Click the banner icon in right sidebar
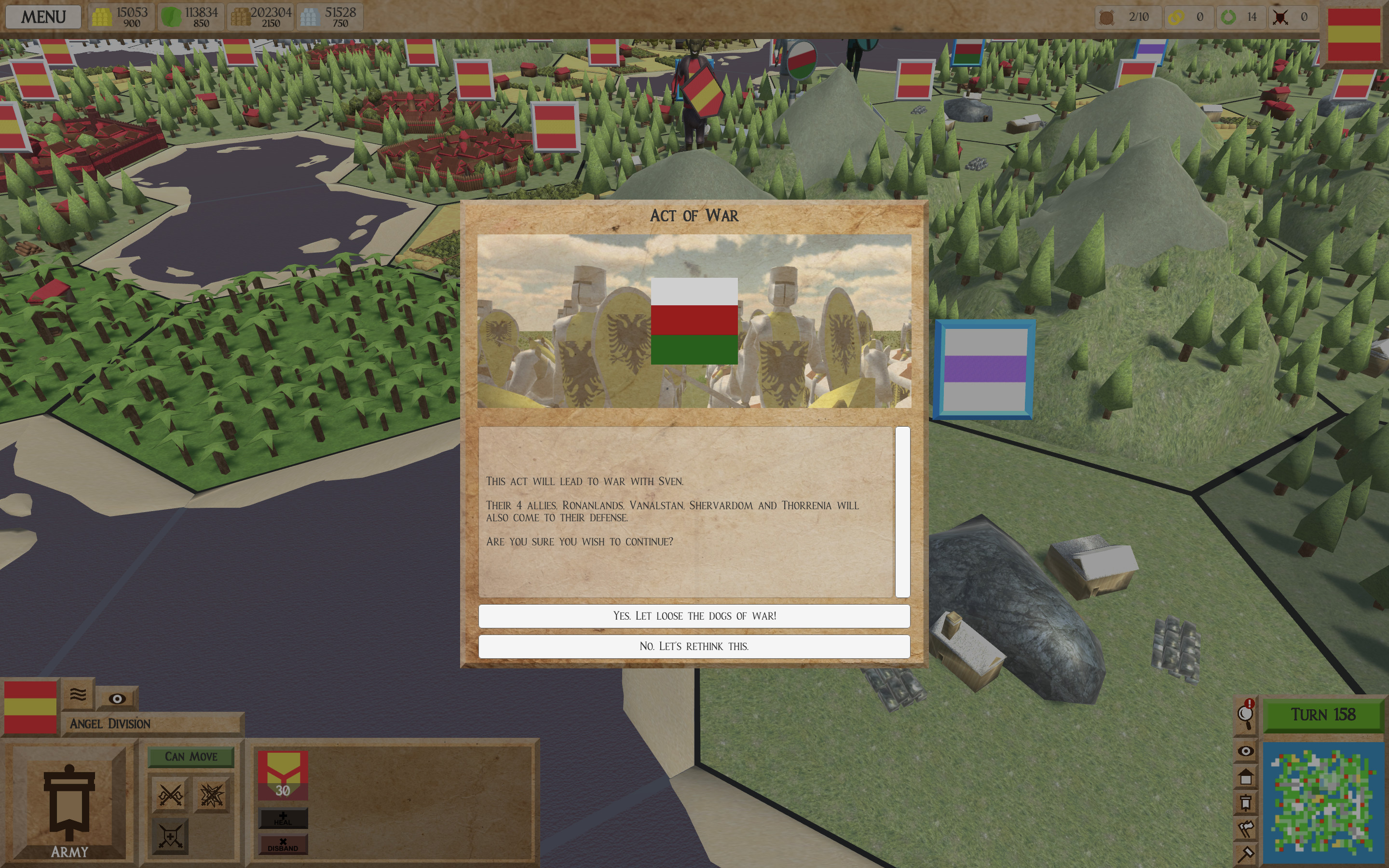The width and height of the screenshot is (1389, 868). (x=1246, y=802)
